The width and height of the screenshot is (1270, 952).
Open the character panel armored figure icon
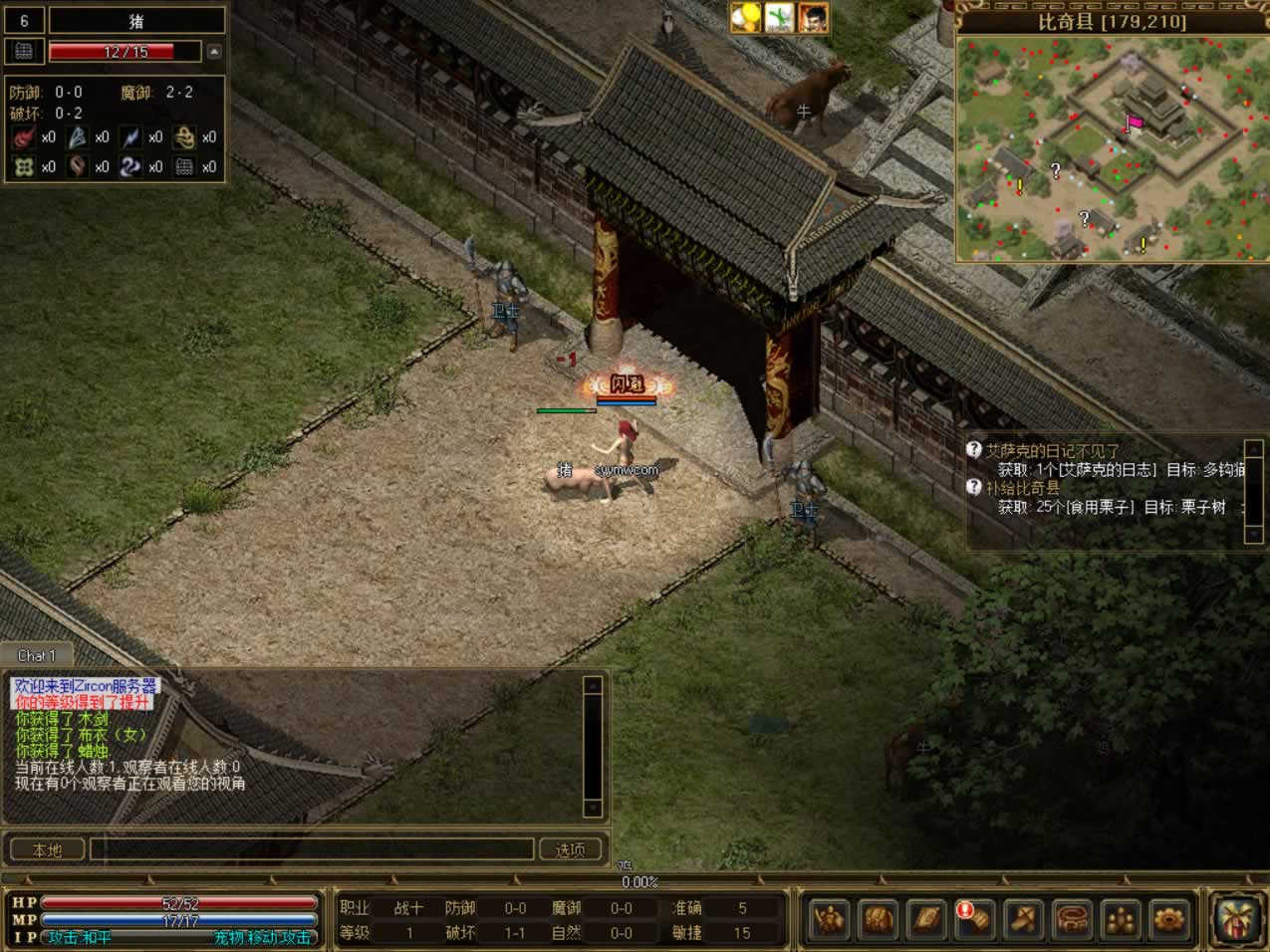point(829,917)
